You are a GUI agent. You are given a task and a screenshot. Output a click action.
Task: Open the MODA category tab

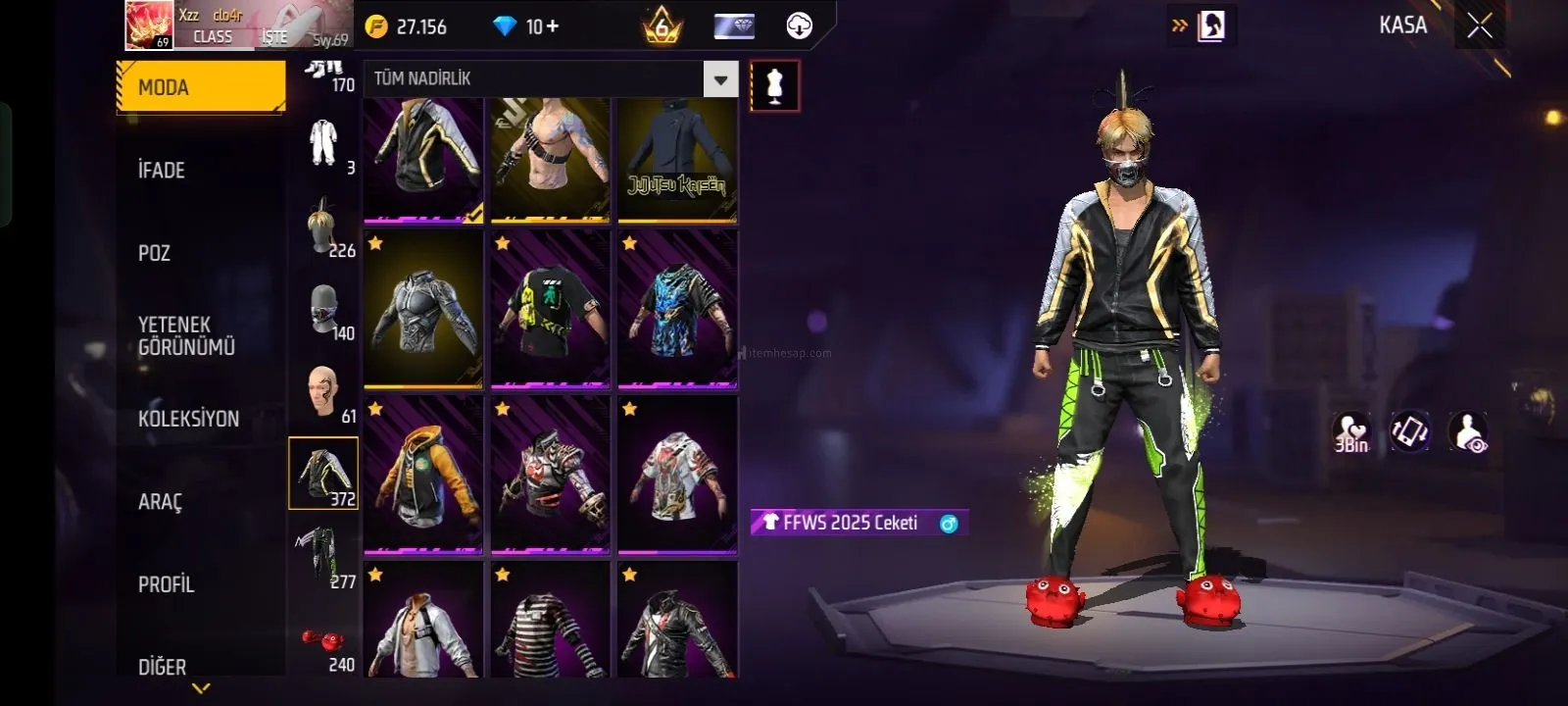(x=201, y=87)
